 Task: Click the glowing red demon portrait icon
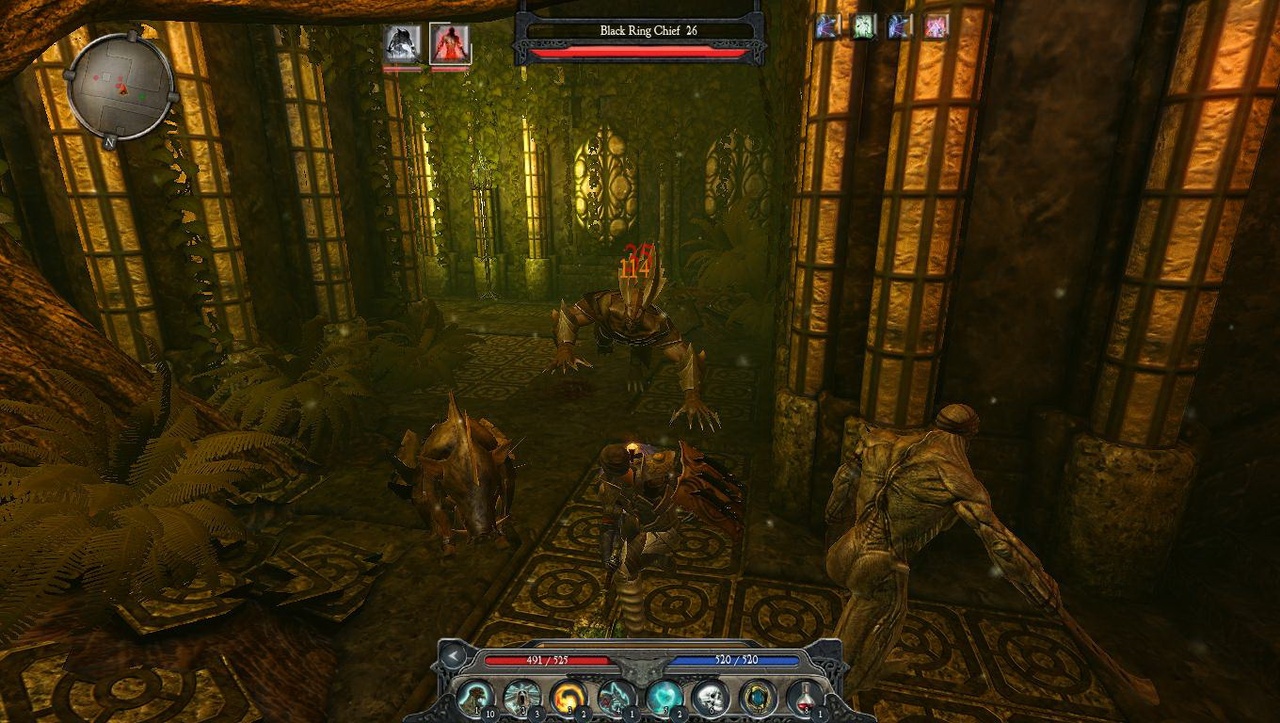click(x=448, y=45)
